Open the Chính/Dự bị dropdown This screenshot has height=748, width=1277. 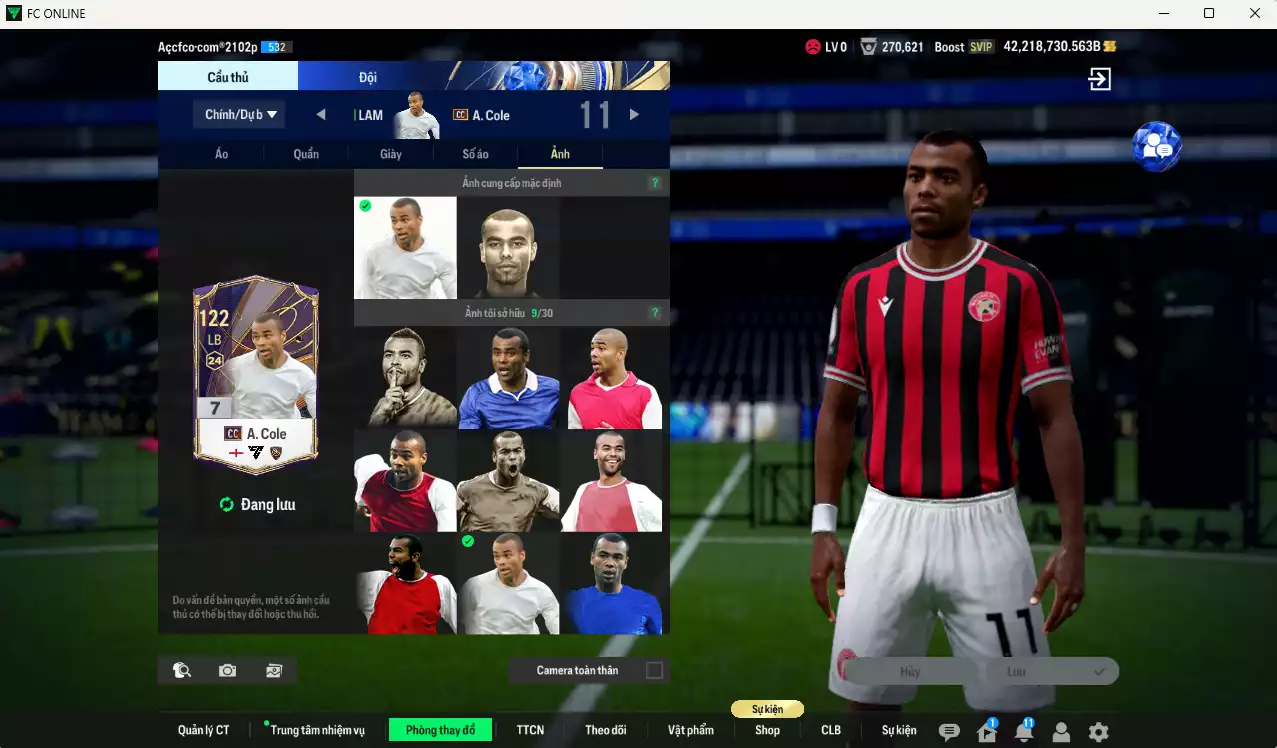pyautogui.click(x=239, y=115)
